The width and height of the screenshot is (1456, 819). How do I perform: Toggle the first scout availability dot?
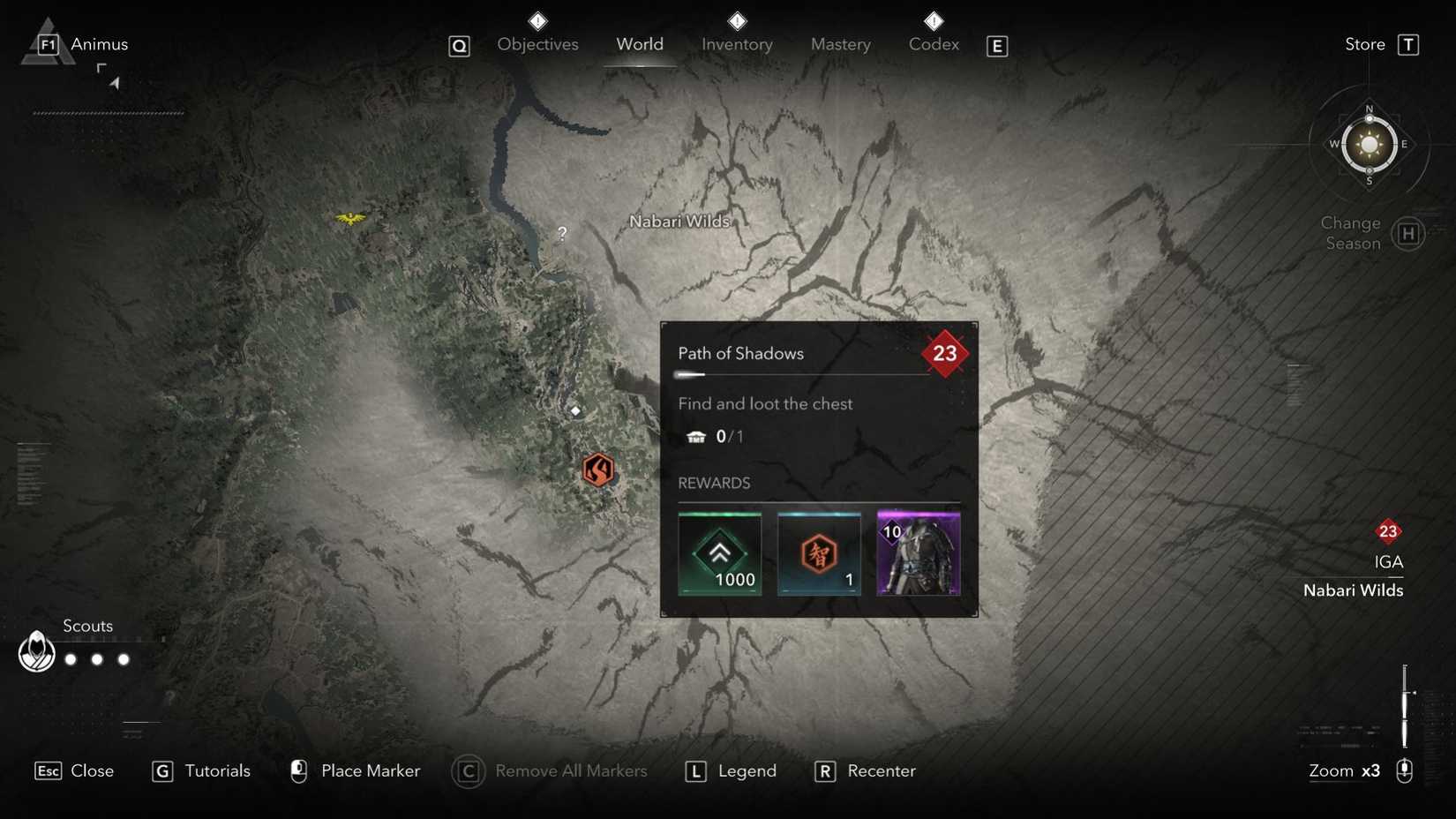pyautogui.click(x=70, y=658)
